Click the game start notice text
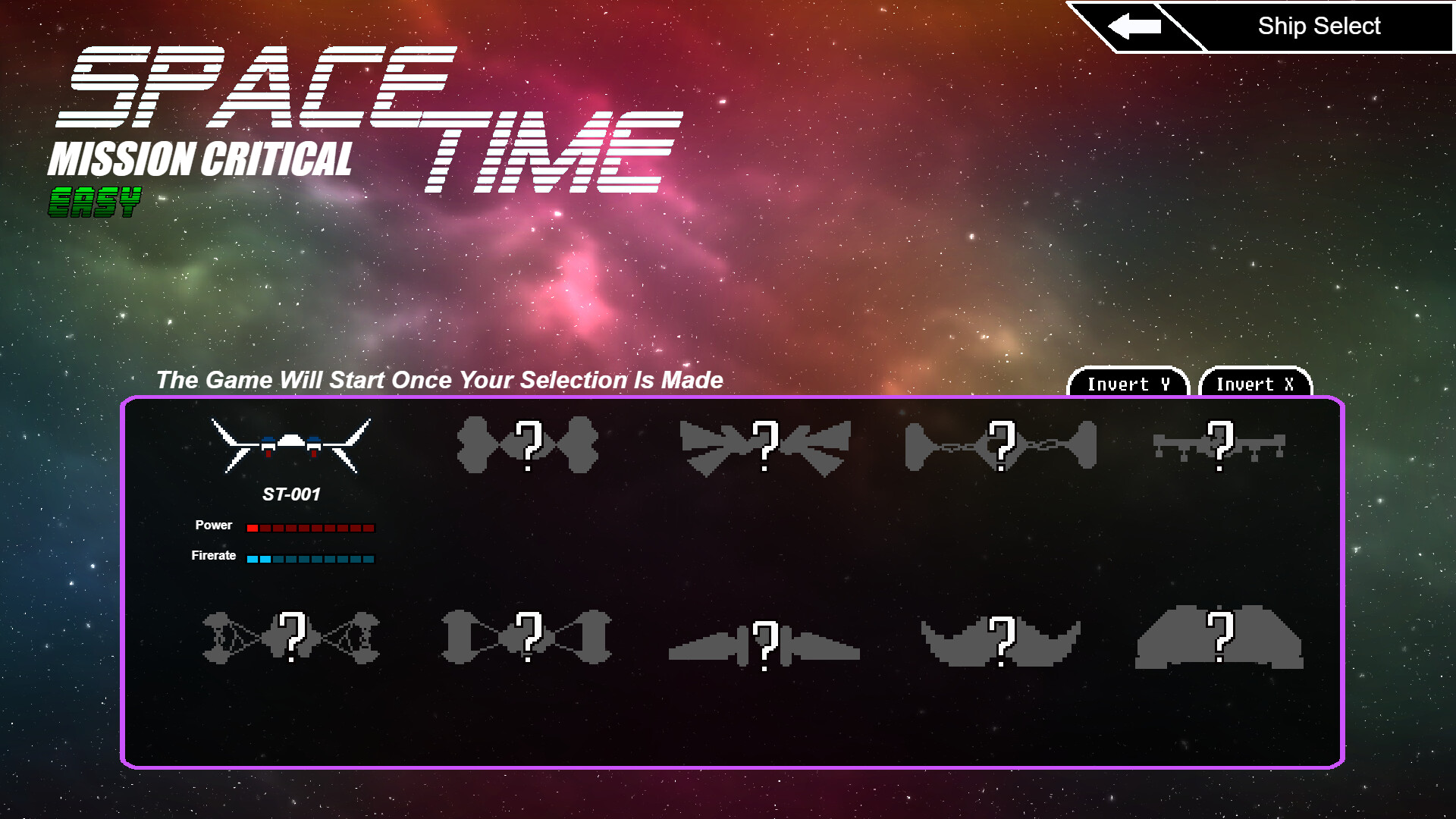Image resolution: width=1456 pixels, height=819 pixels. (440, 380)
